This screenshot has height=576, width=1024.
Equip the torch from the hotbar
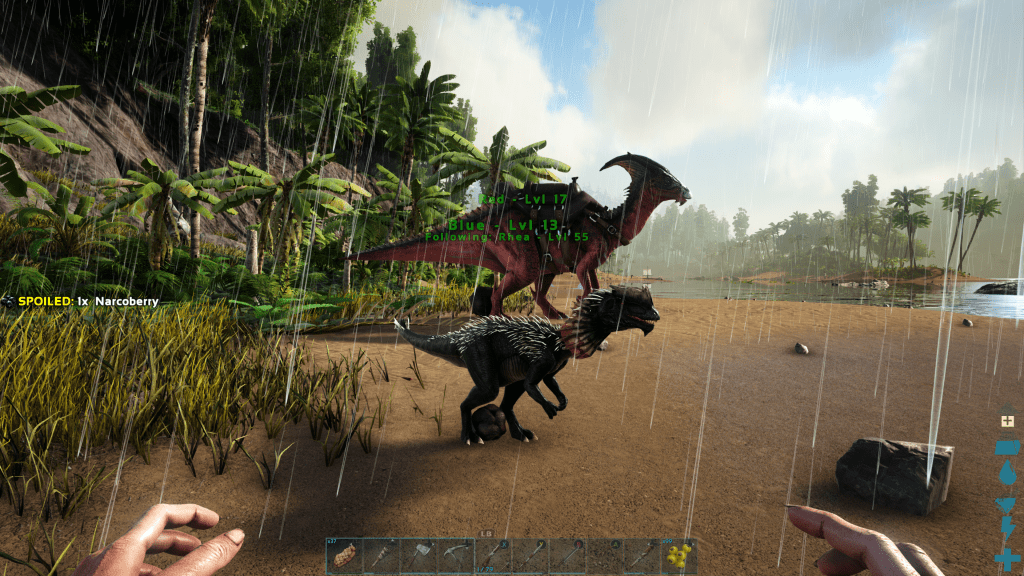381,556
